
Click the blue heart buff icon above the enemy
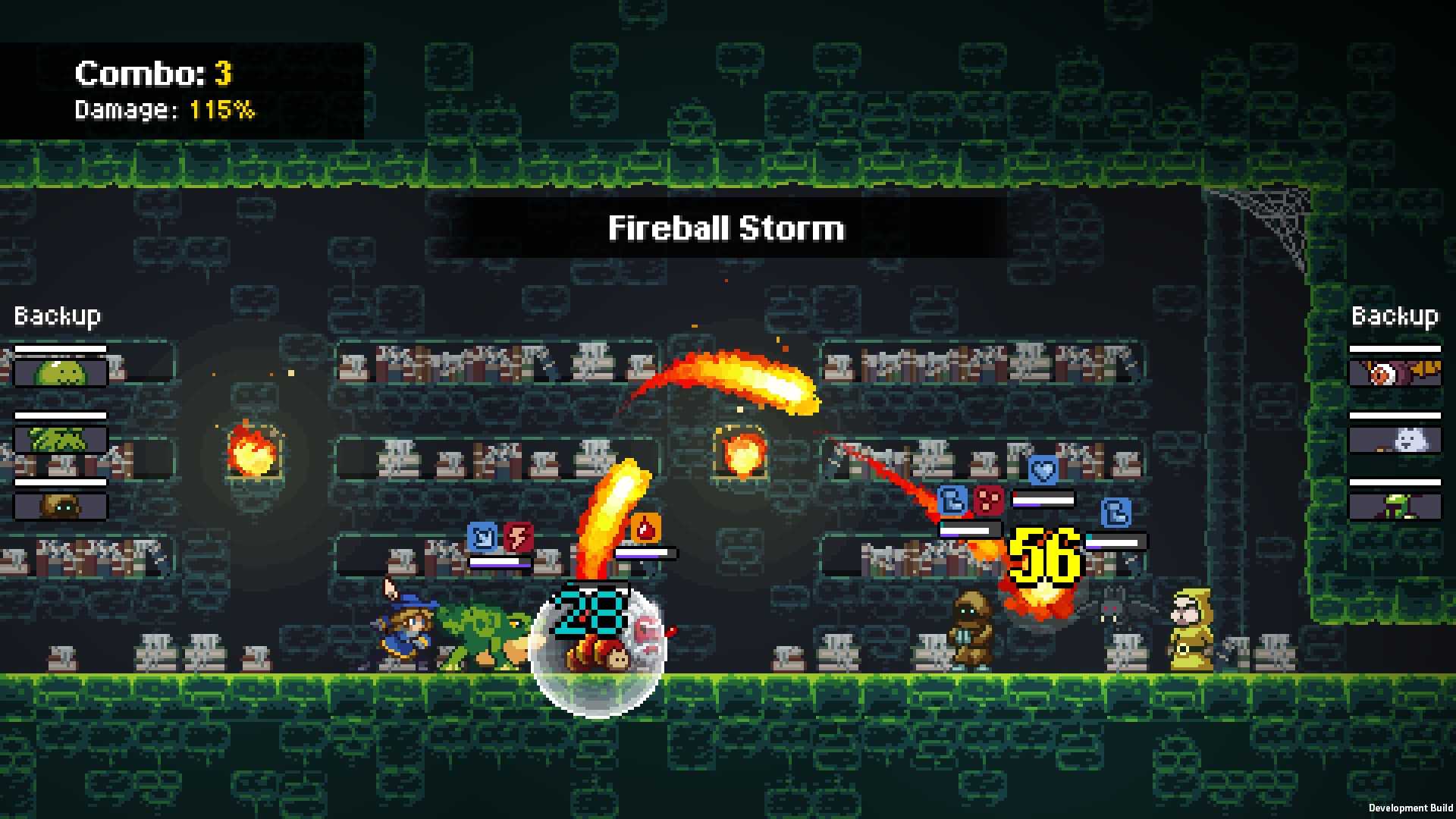pyautogui.click(x=1043, y=470)
